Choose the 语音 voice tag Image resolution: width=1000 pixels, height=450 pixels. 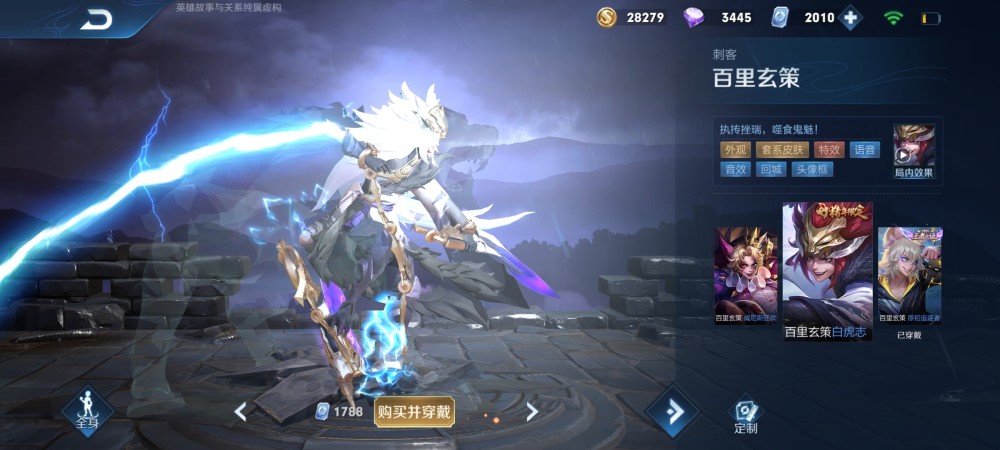click(864, 150)
